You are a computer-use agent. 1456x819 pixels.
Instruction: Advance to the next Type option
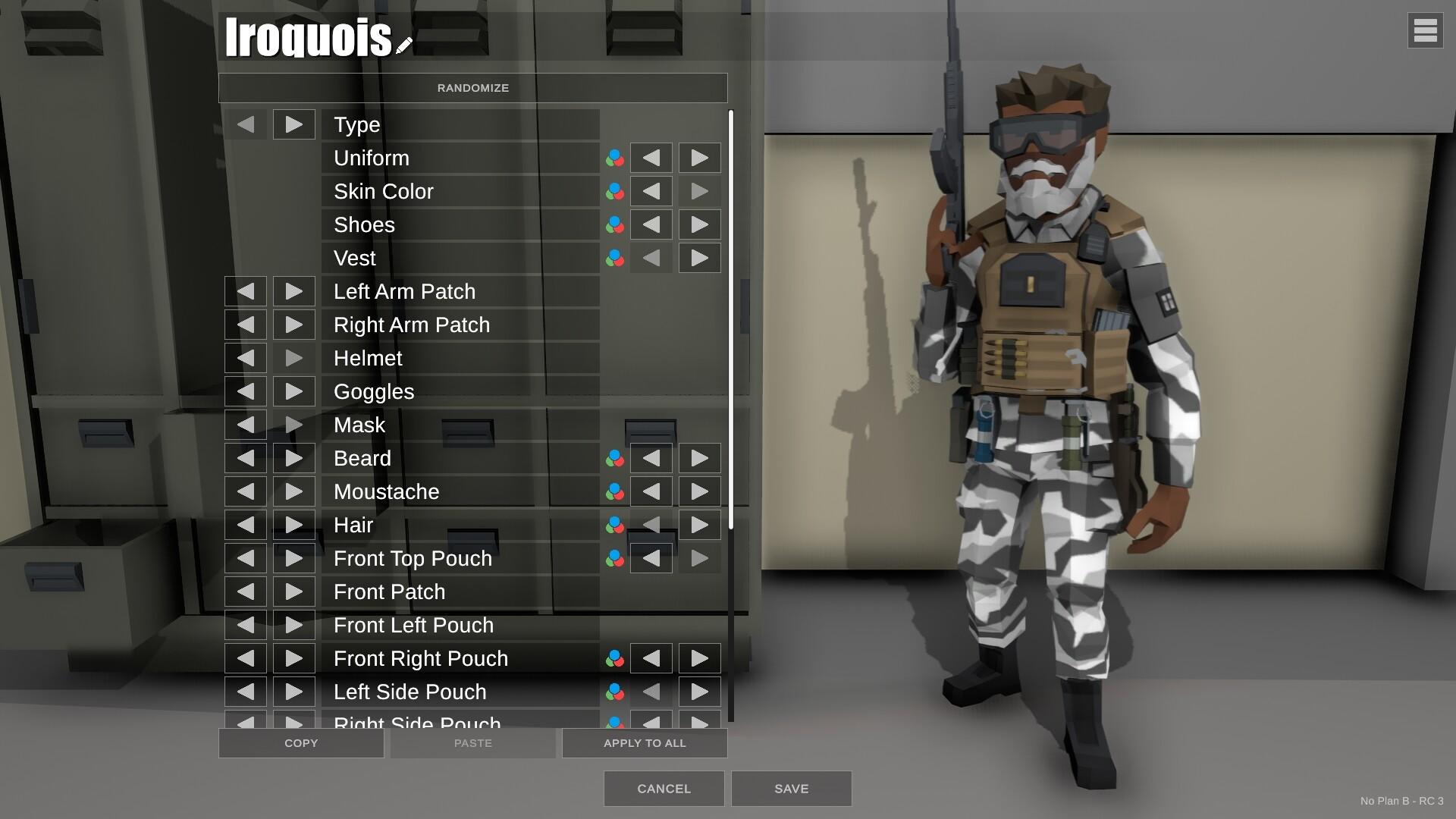[x=293, y=124]
